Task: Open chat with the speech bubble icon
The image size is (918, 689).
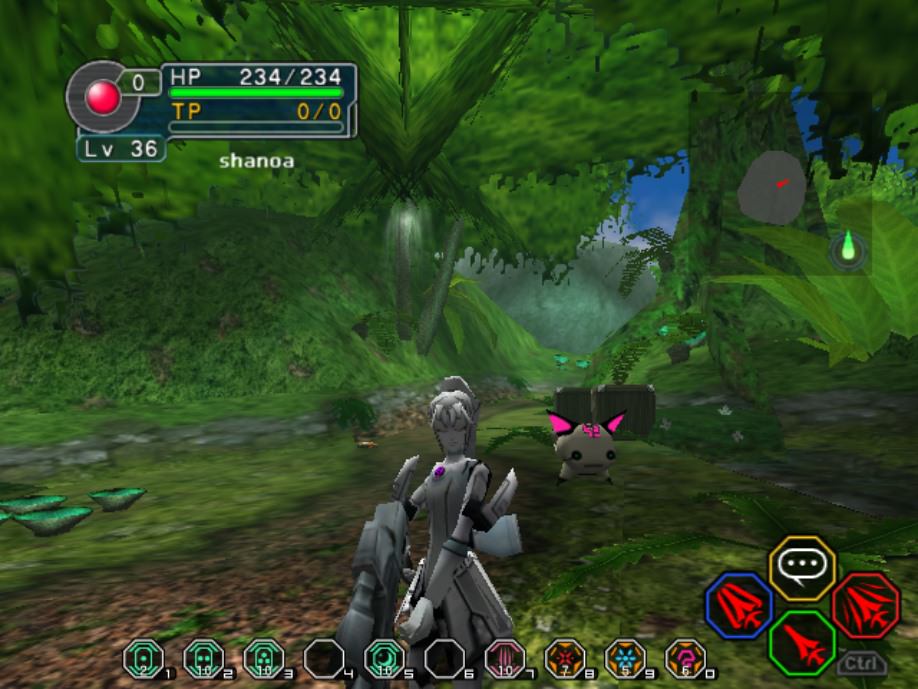Action: (x=802, y=568)
